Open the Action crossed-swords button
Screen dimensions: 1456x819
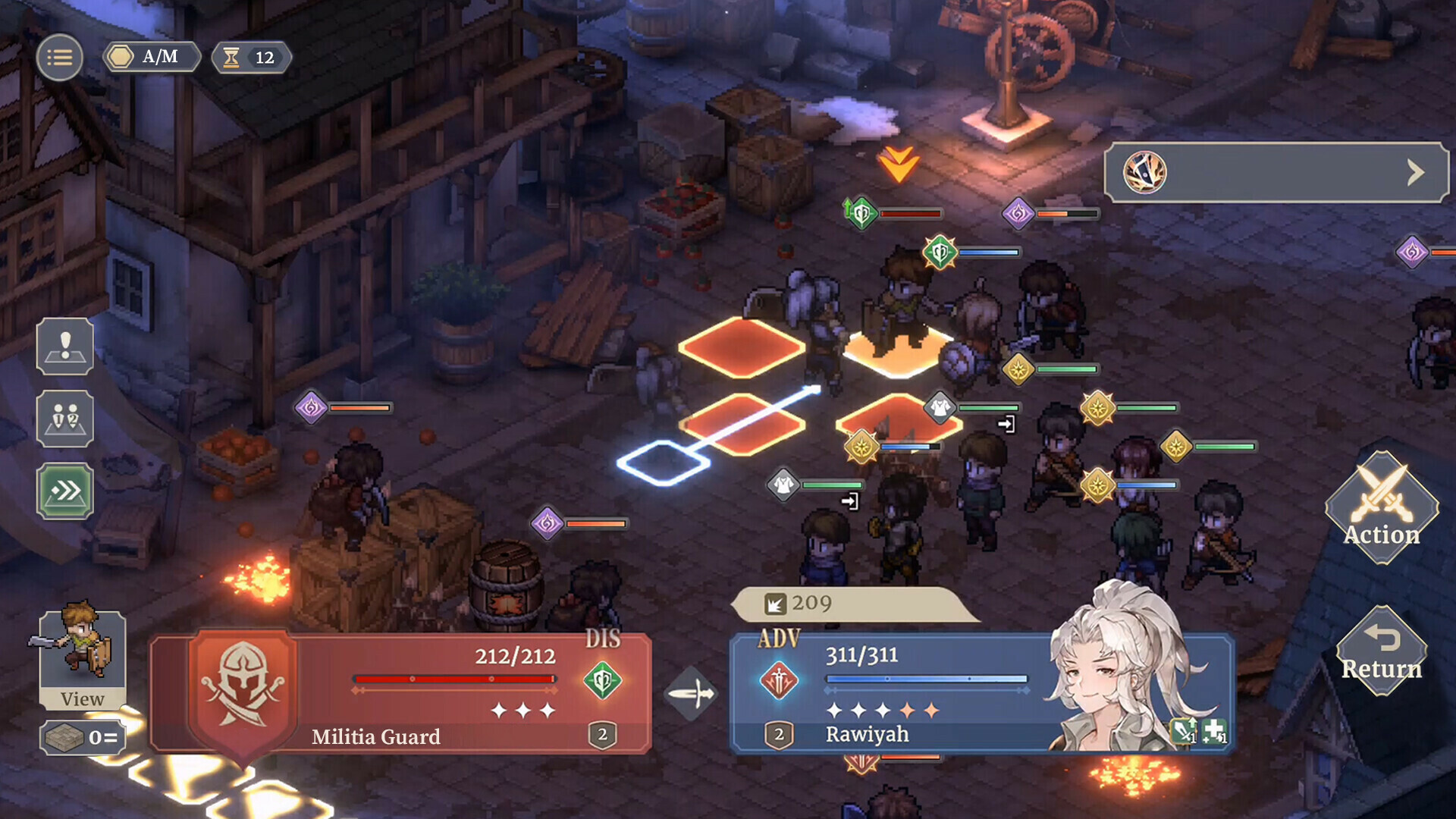pyautogui.click(x=1382, y=508)
